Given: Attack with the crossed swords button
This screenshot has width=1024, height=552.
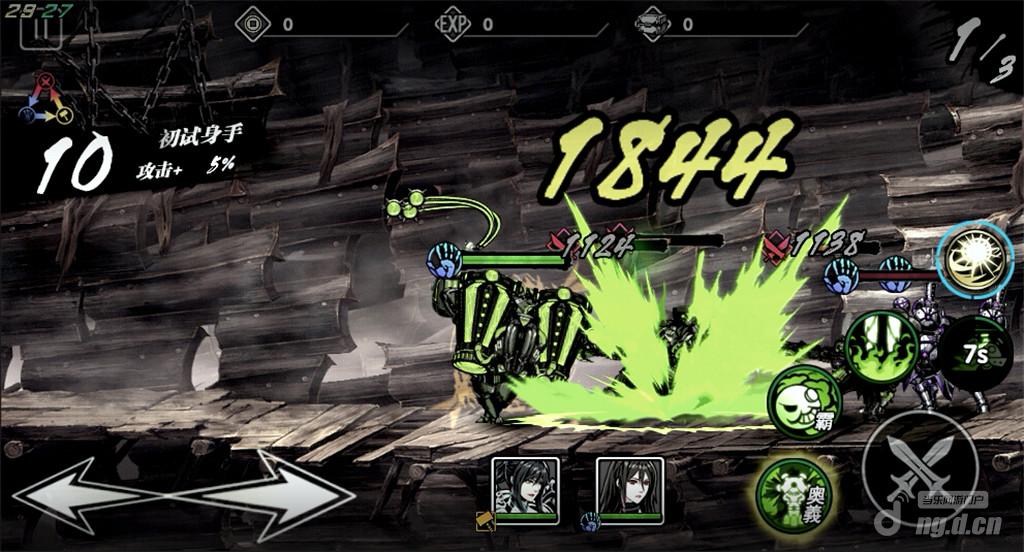Looking at the screenshot, I should coord(921,469).
